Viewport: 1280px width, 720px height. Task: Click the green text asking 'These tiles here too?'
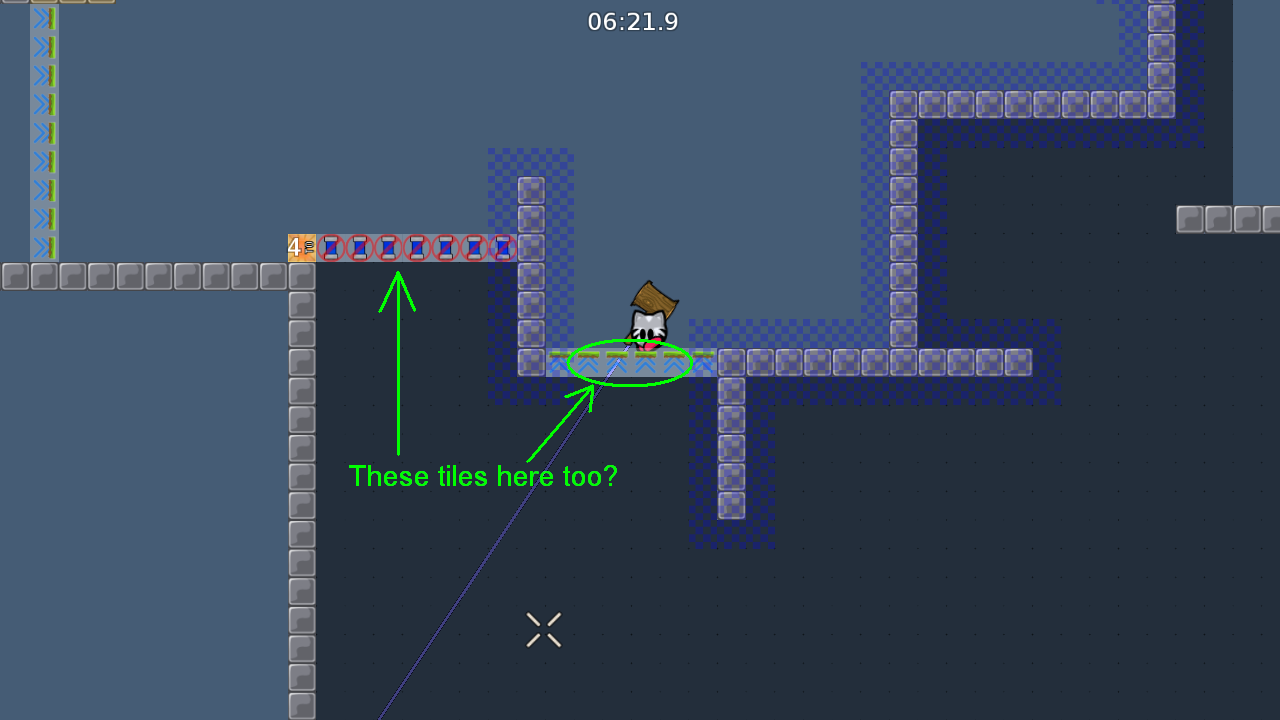tap(483, 477)
